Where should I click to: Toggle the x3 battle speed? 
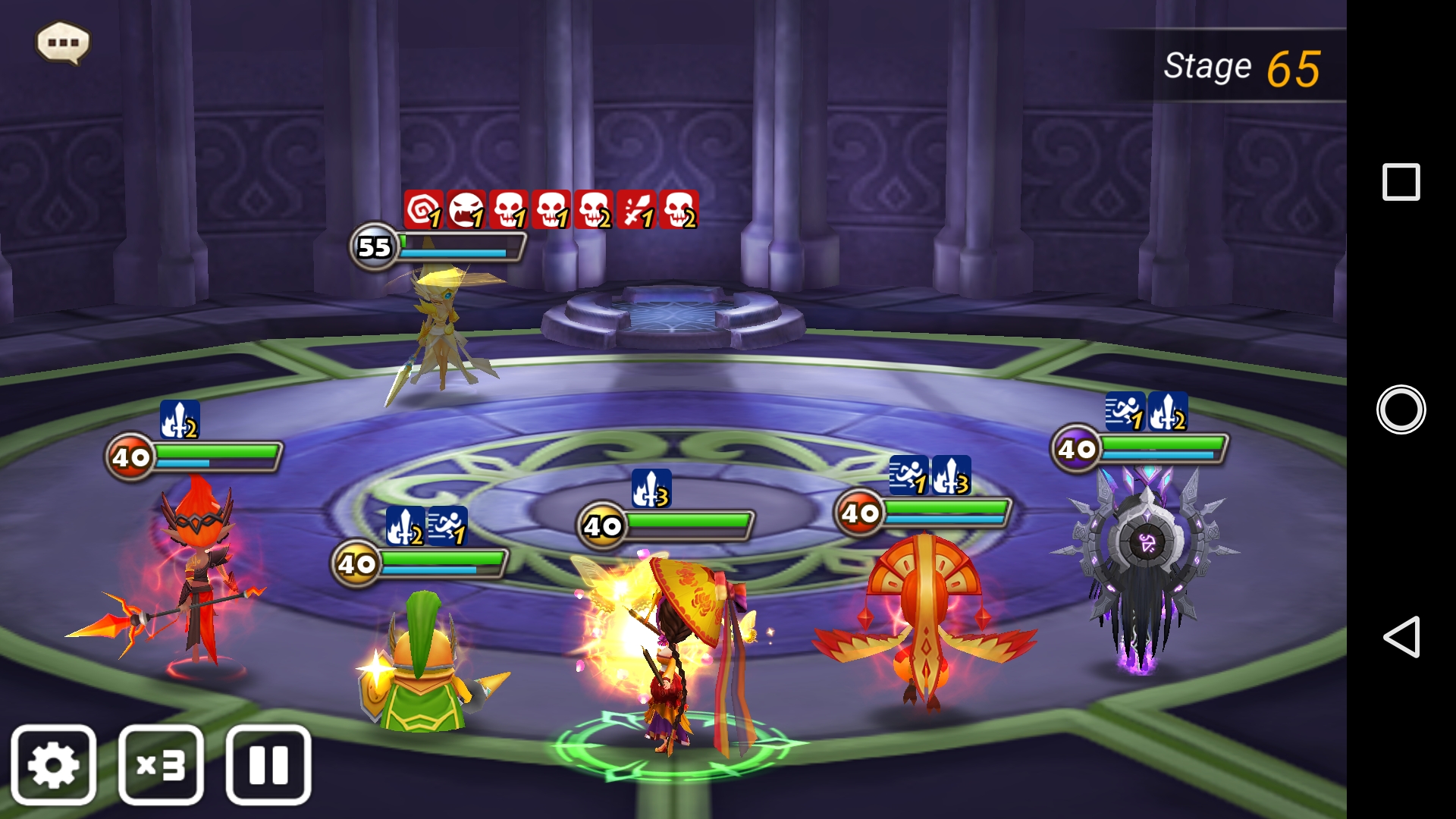[161, 764]
